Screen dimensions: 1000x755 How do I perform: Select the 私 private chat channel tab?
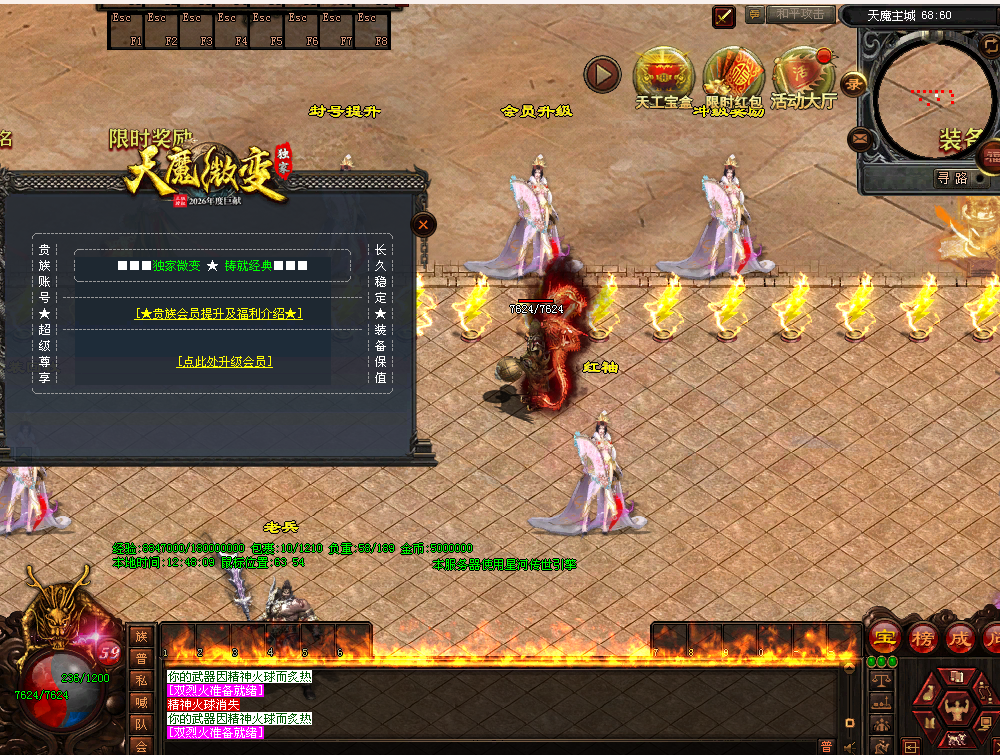tap(141, 680)
